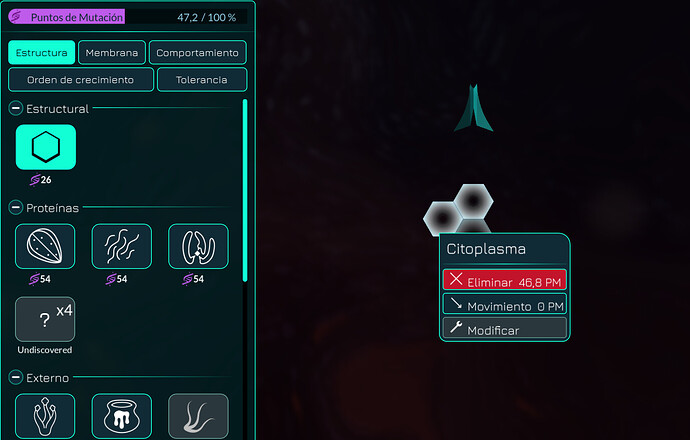
Task: Collapse the Externo section
Action: click(x=16, y=377)
